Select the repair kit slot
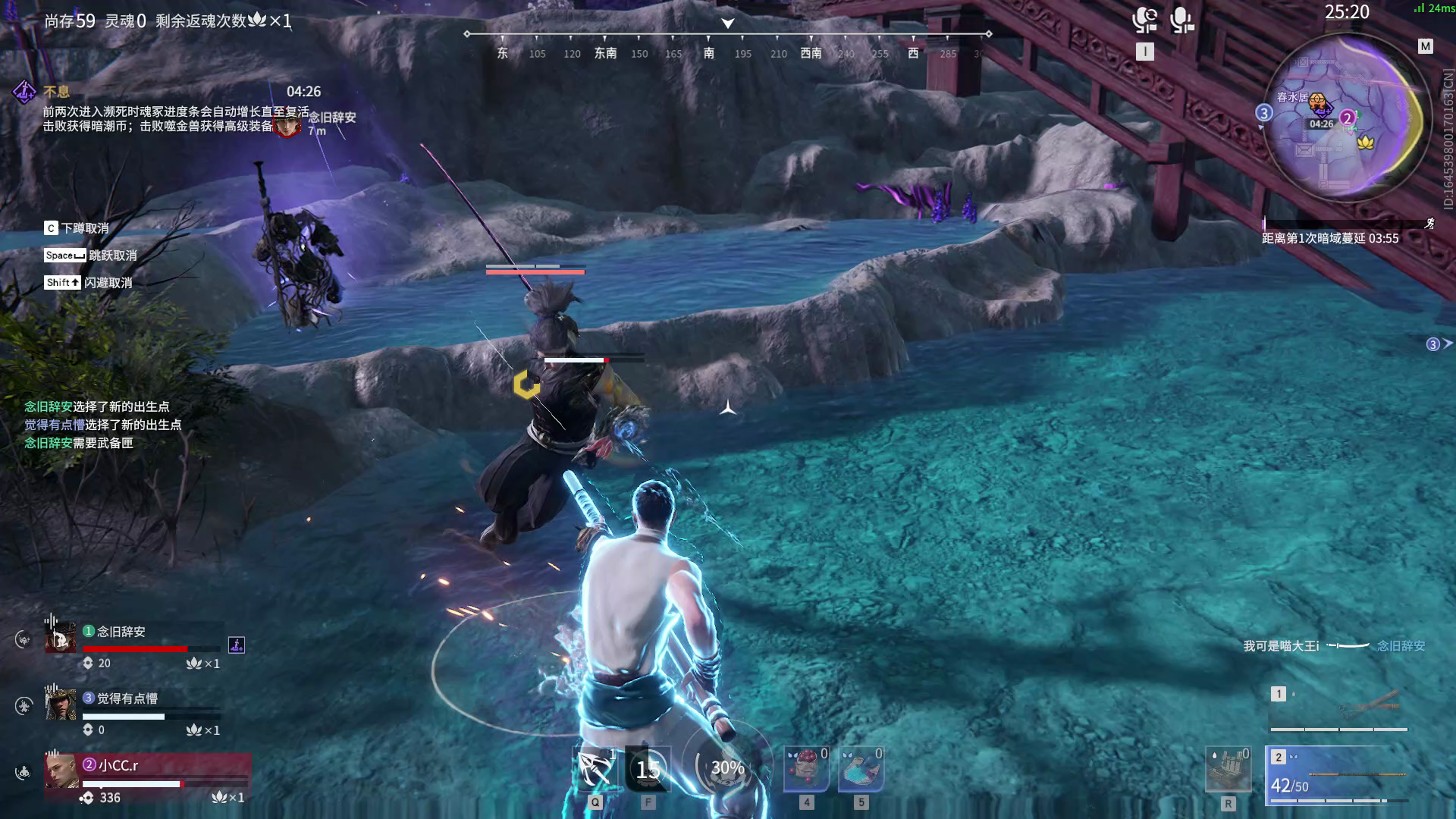The image size is (1456, 819). 1228,770
